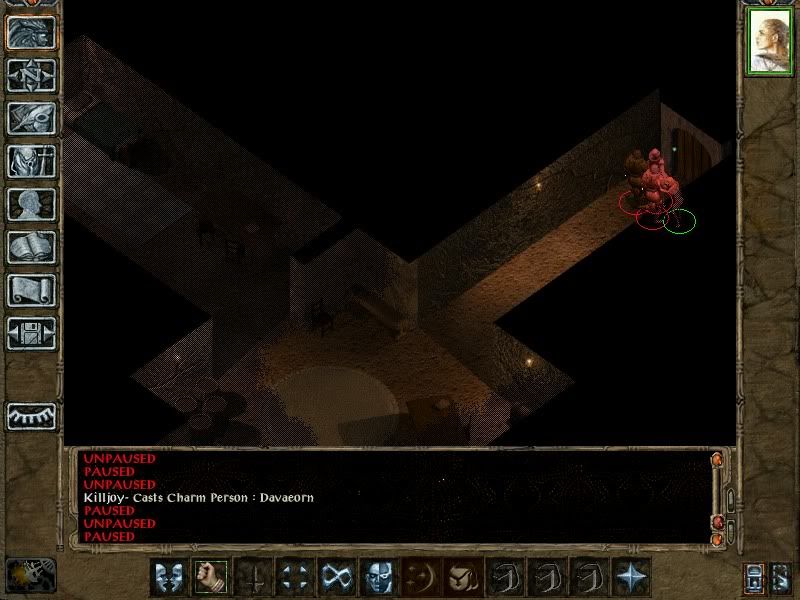Choose the four-arrows action button
Viewport: 800px width, 600px height.
point(295,577)
